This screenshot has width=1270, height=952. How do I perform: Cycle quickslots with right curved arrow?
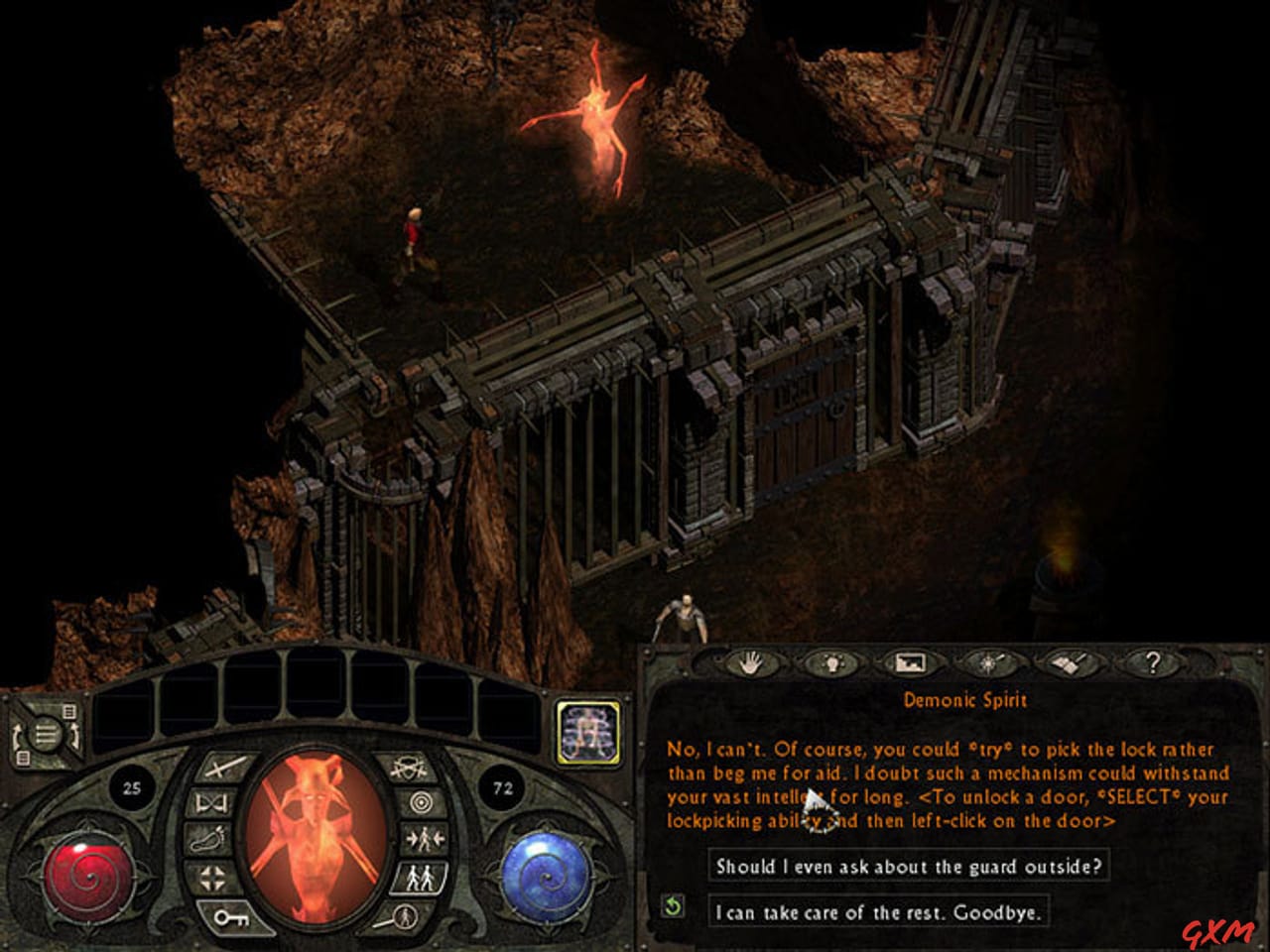[75, 738]
